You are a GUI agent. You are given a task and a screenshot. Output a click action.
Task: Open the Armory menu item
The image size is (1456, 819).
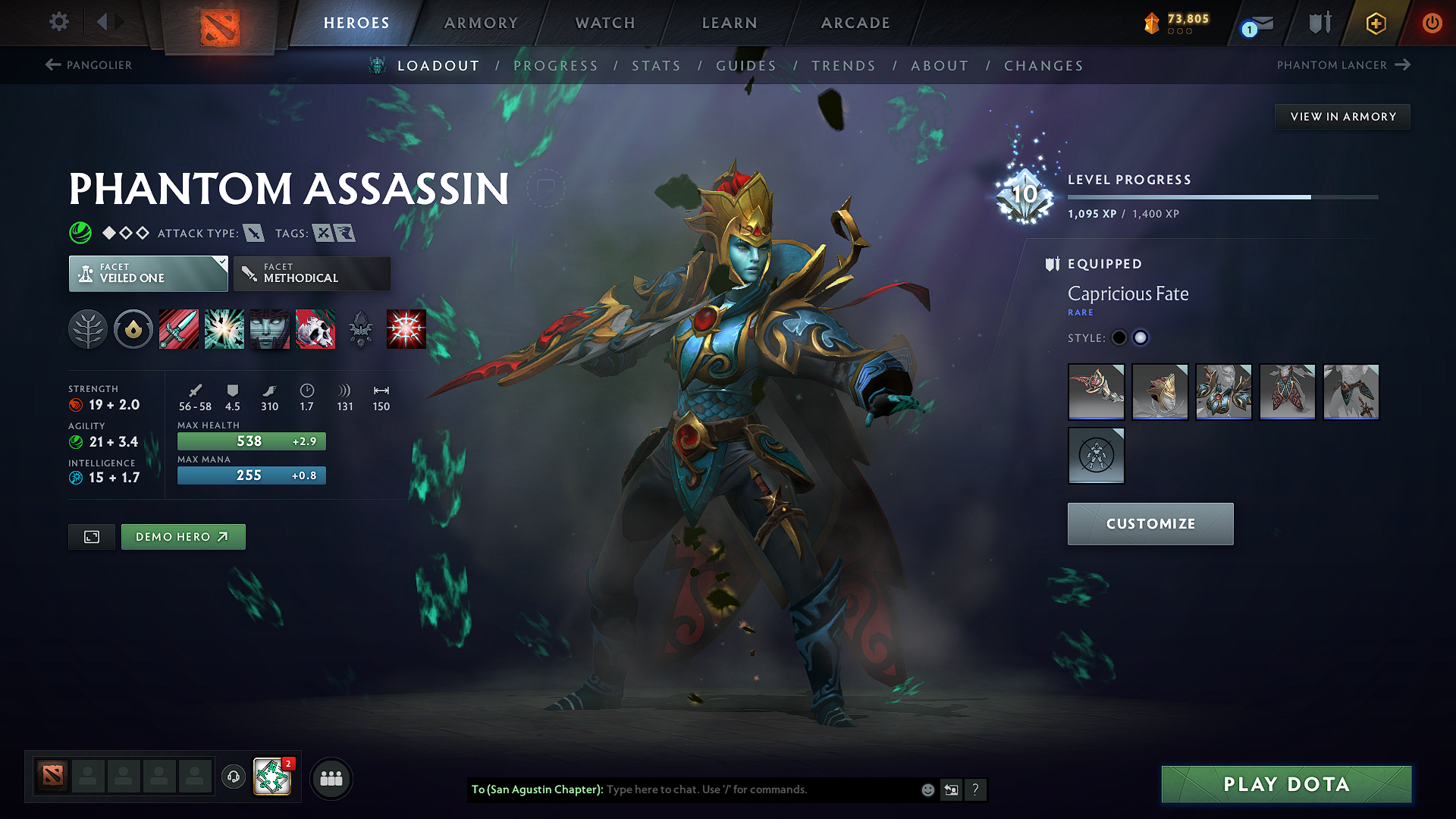click(481, 23)
